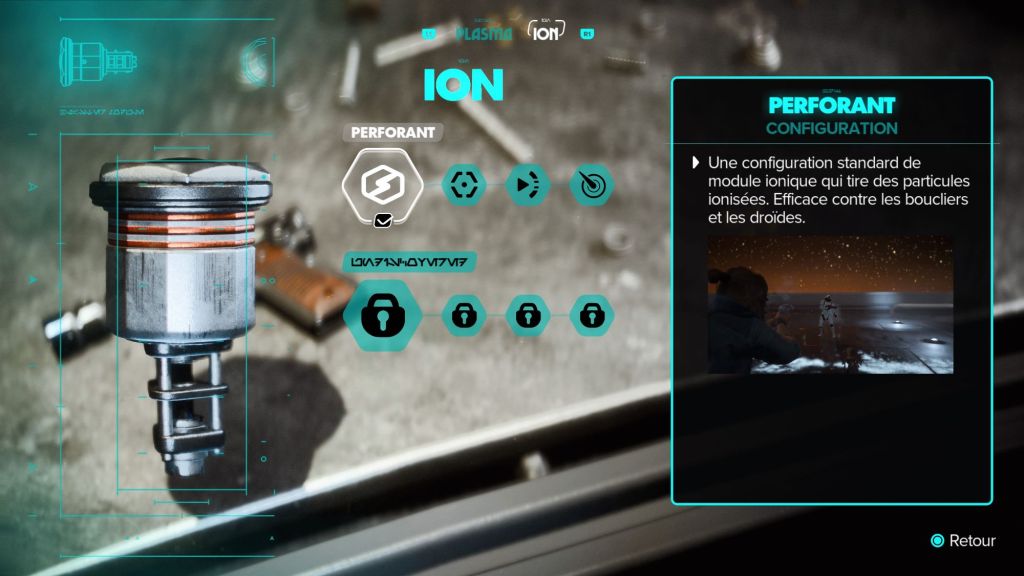
Task: Click the large locked padlock node
Action: pyautogui.click(x=379, y=316)
